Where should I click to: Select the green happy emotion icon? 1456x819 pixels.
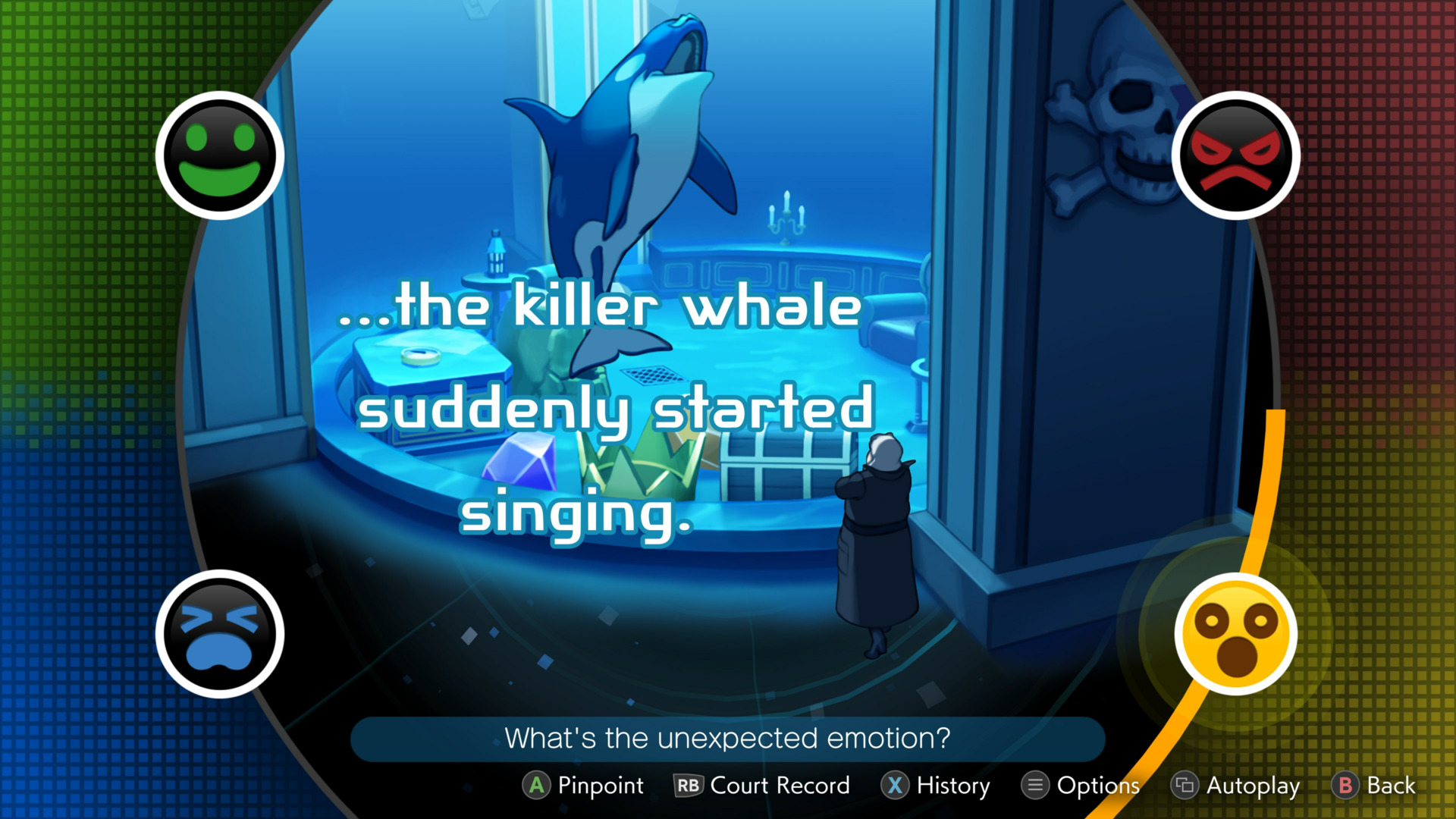coord(219,155)
